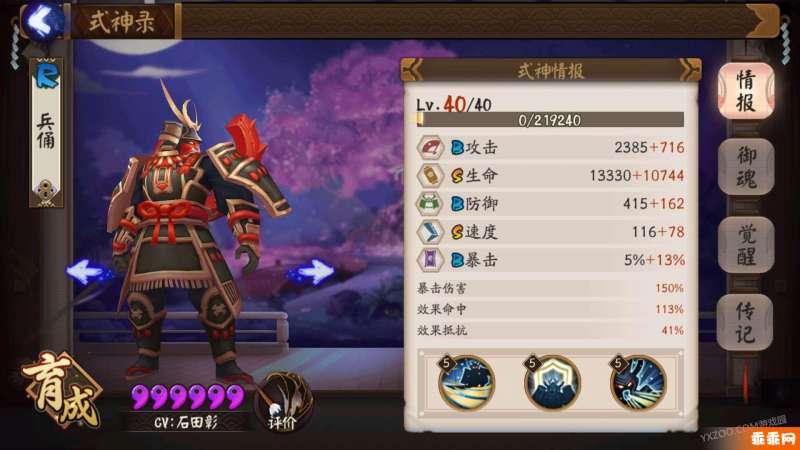
Task: Click the 攻击 attack stat row
Action: pos(550,147)
